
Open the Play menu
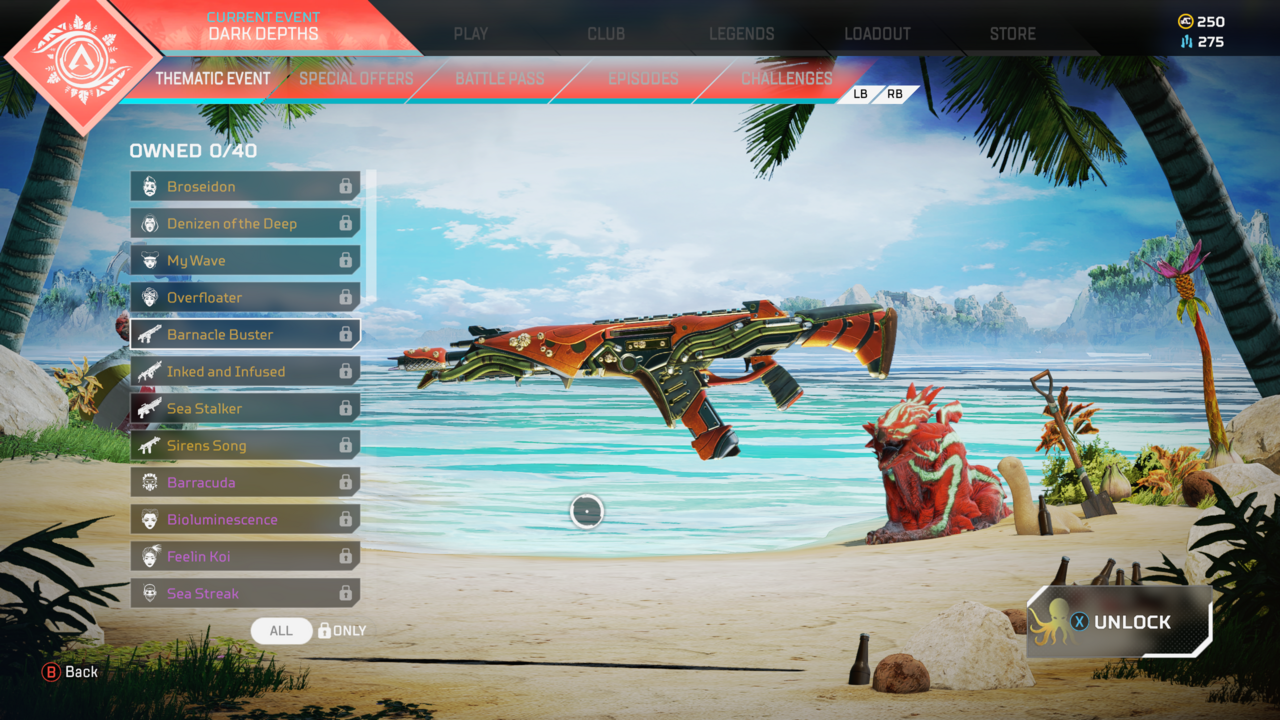tap(470, 33)
